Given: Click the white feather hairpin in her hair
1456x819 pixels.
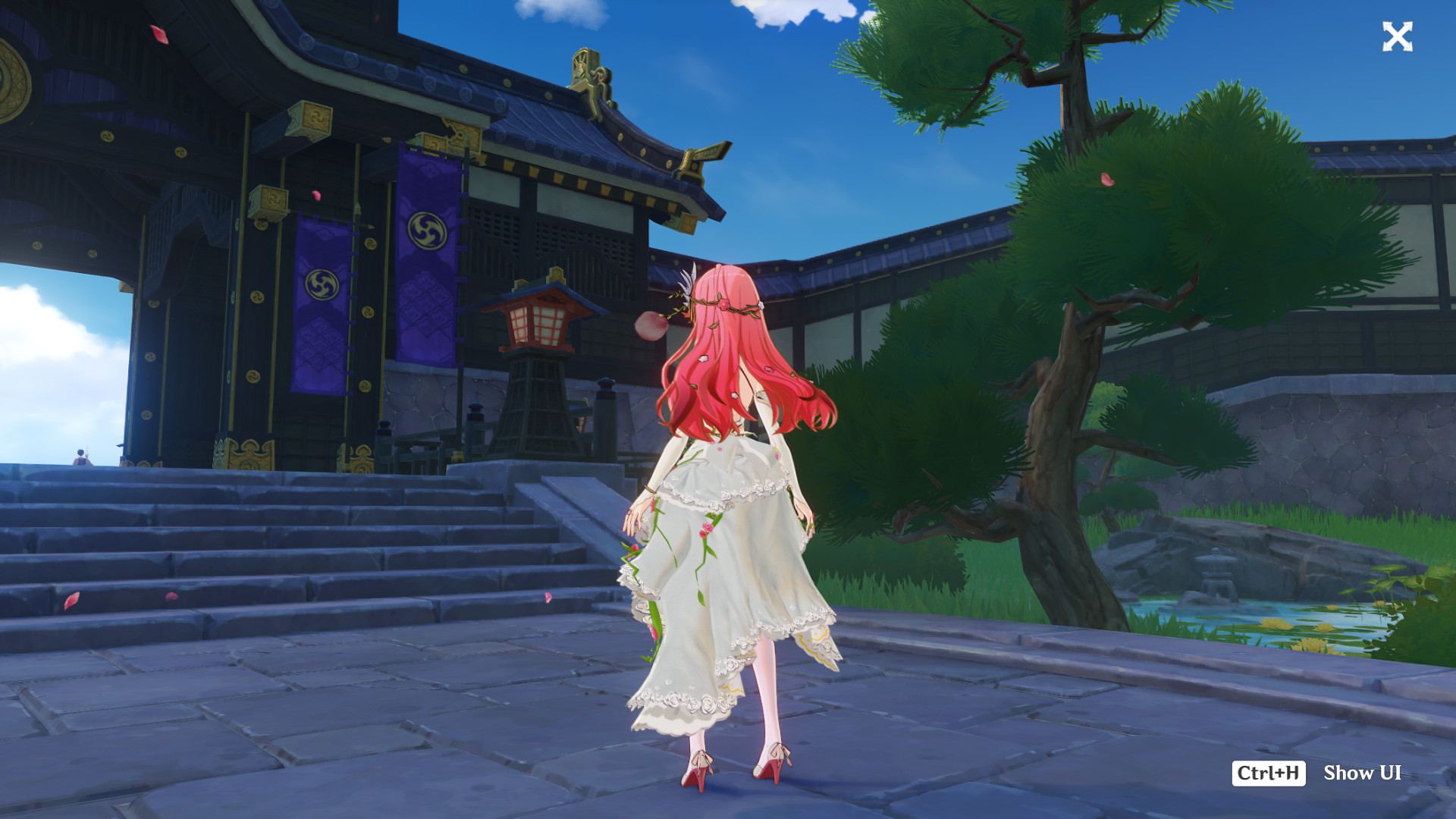Looking at the screenshot, I should [686, 284].
